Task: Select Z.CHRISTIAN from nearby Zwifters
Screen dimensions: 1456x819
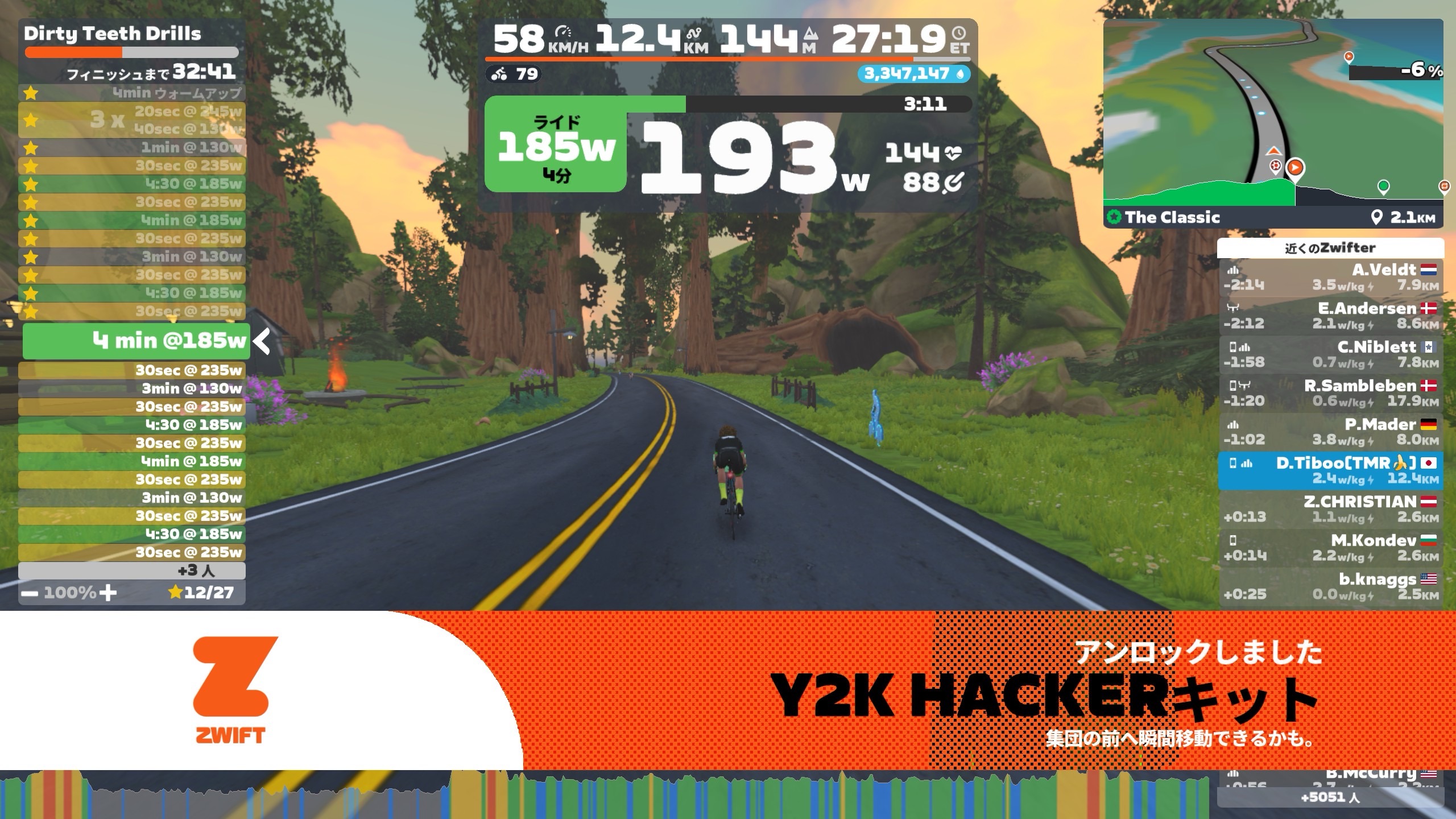Action: pos(1330,510)
